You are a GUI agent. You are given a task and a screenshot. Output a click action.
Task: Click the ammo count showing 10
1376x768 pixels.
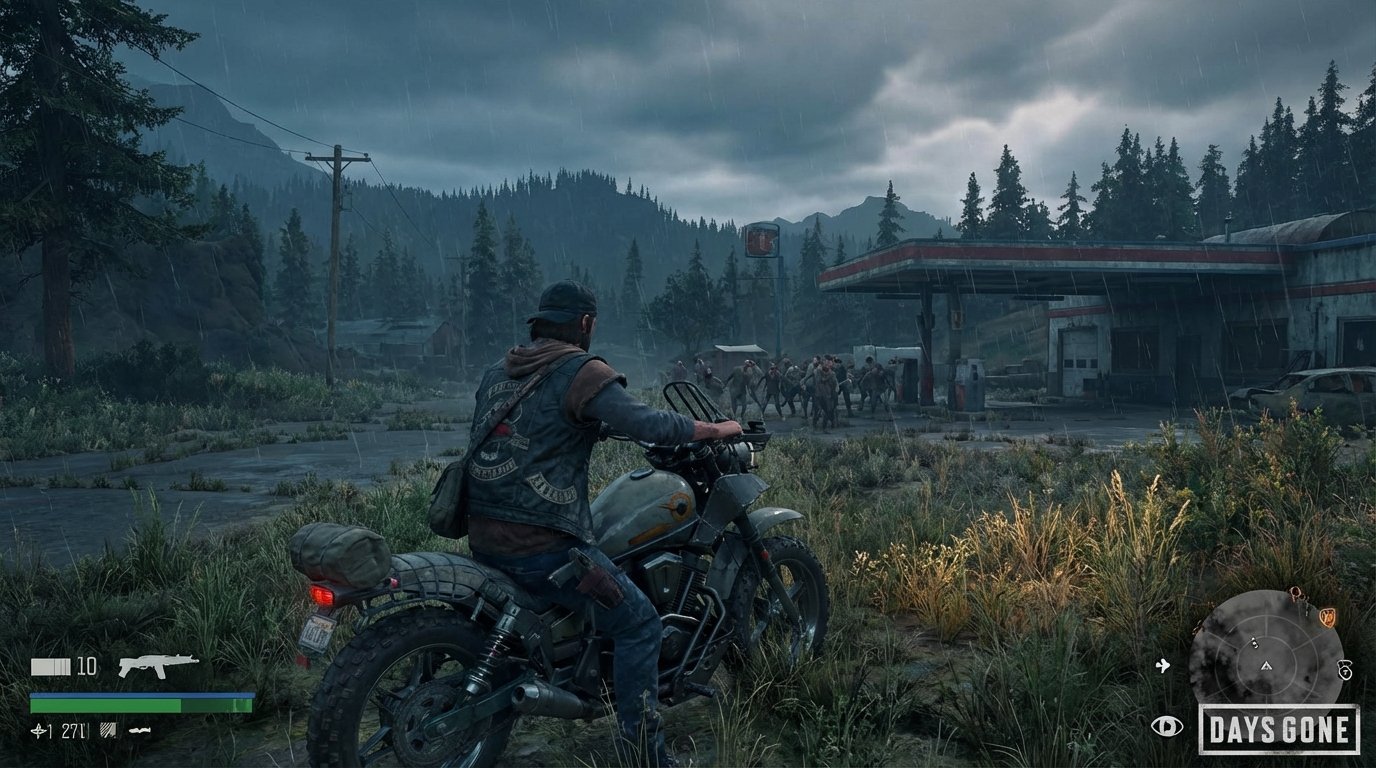86,665
